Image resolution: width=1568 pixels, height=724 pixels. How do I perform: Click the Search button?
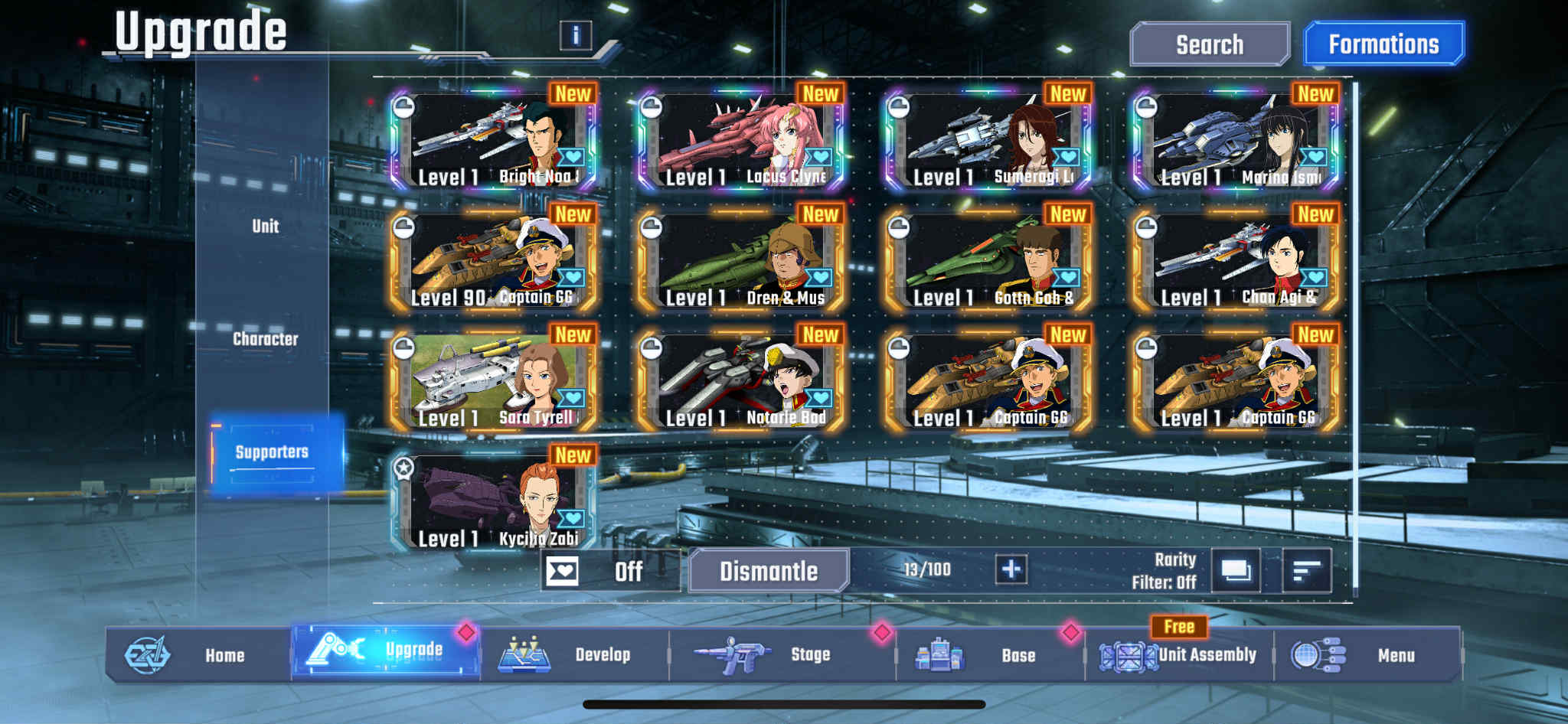(1210, 44)
